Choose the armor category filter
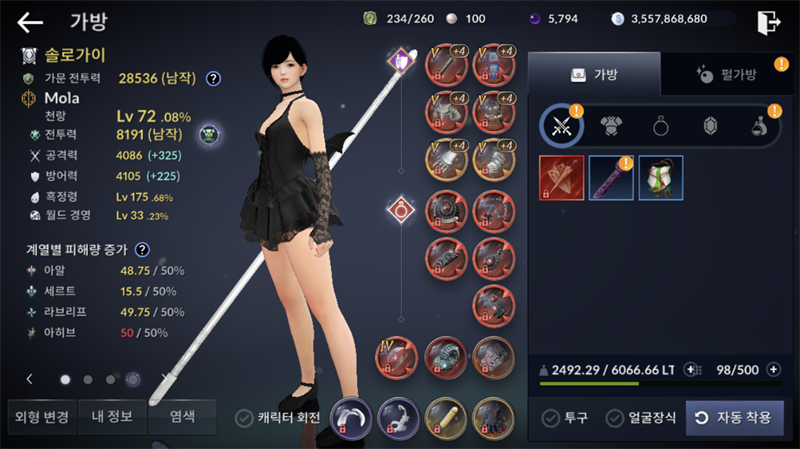The width and height of the screenshot is (800, 449). tap(611, 126)
